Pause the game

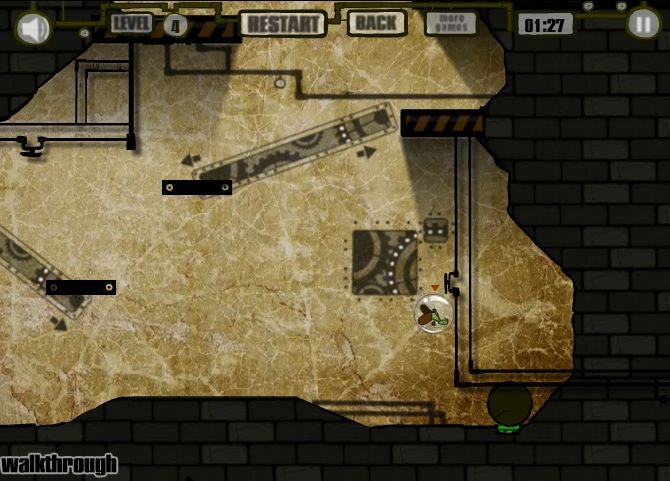tap(643, 24)
